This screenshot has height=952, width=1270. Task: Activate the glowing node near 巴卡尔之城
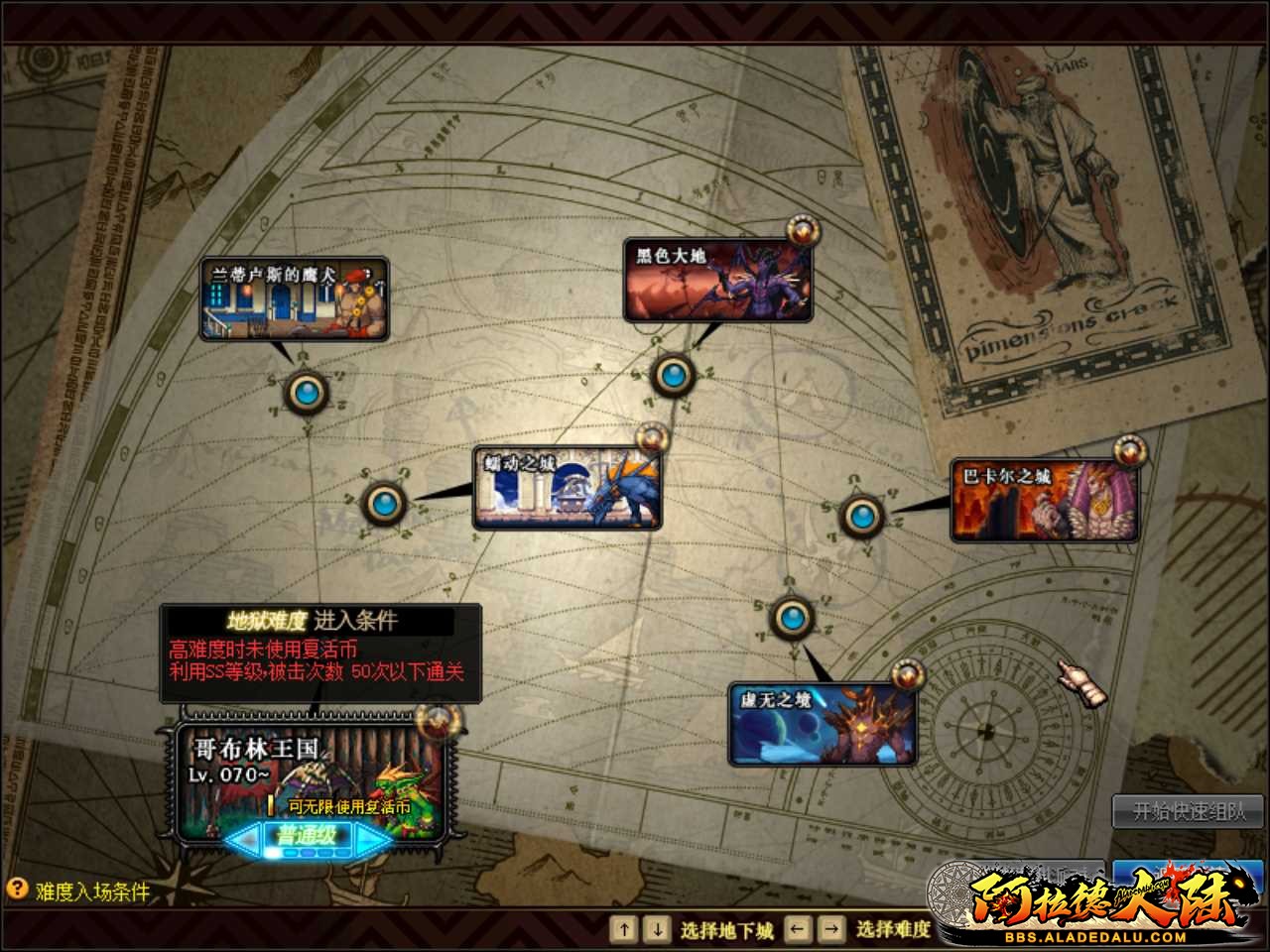[x=861, y=516]
